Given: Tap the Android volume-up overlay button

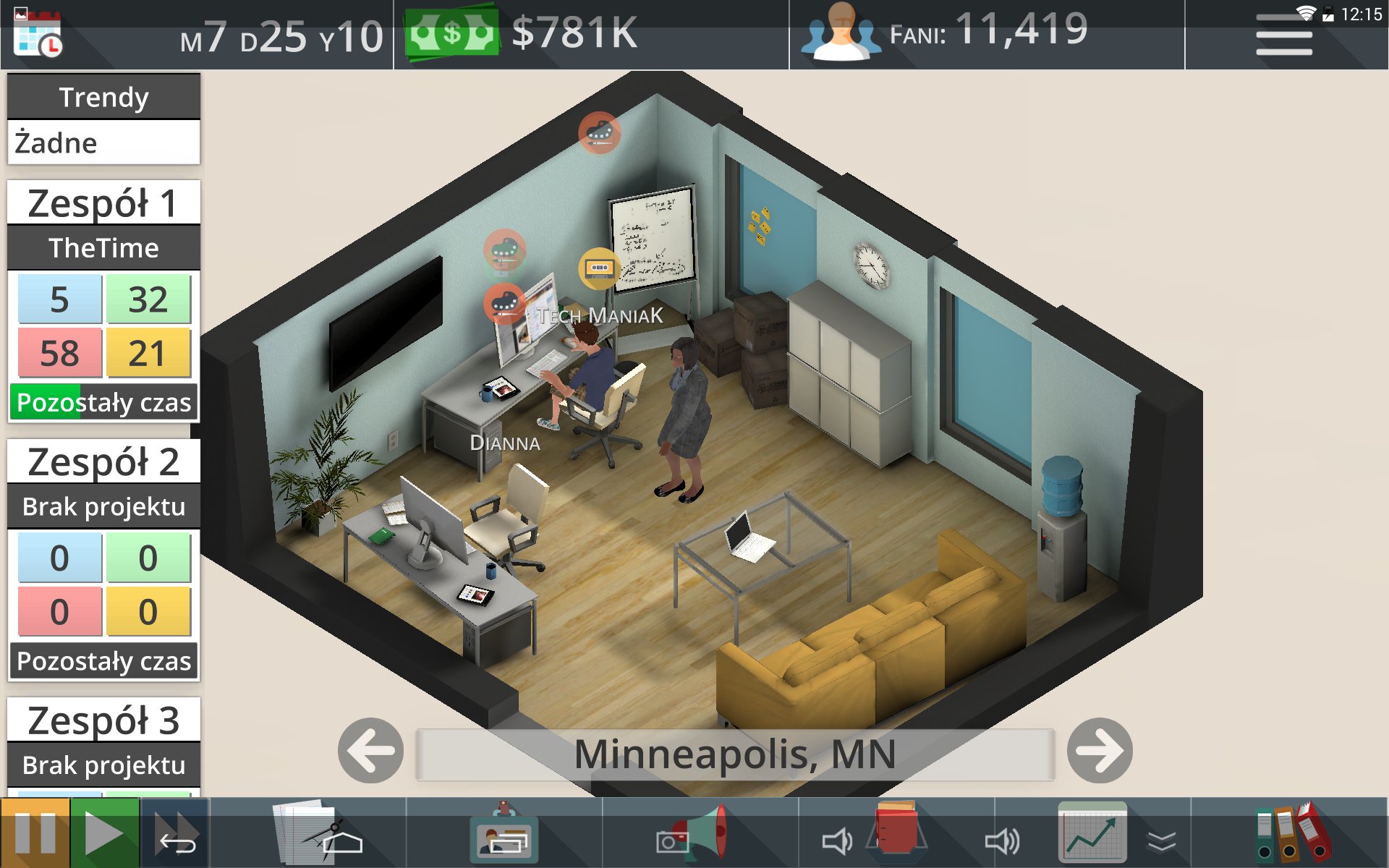Looking at the screenshot, I should coord(1003,841).
